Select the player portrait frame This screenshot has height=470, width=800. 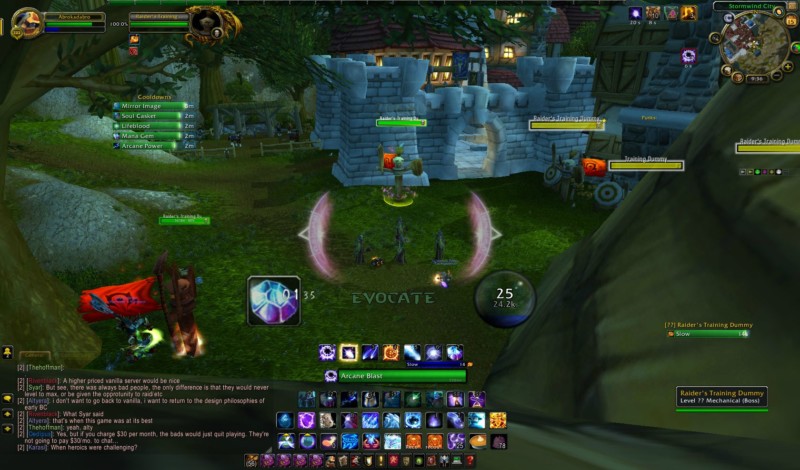[x=27, y=21]
